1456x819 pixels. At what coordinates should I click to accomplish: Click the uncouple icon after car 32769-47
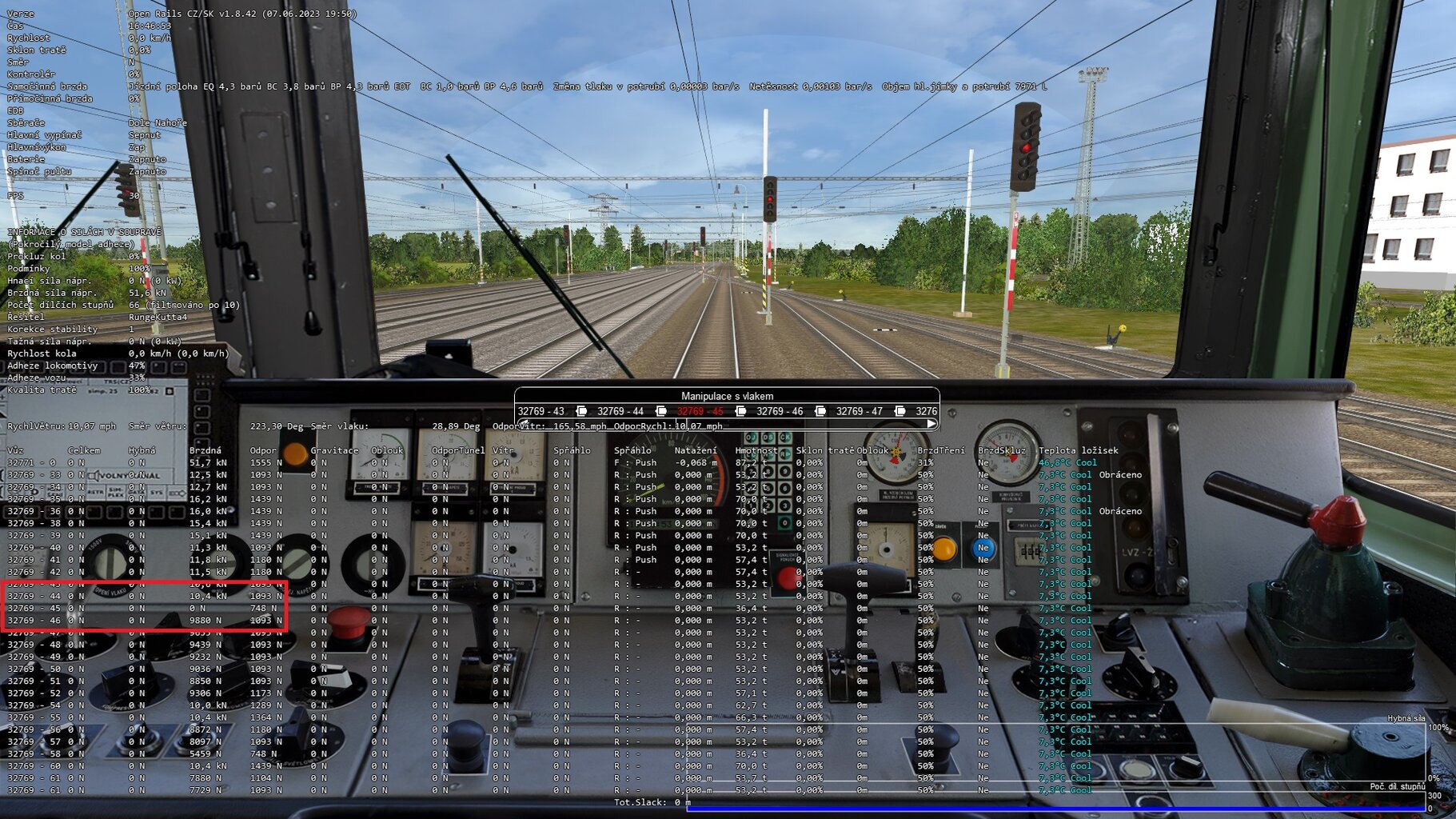point(900,411)
